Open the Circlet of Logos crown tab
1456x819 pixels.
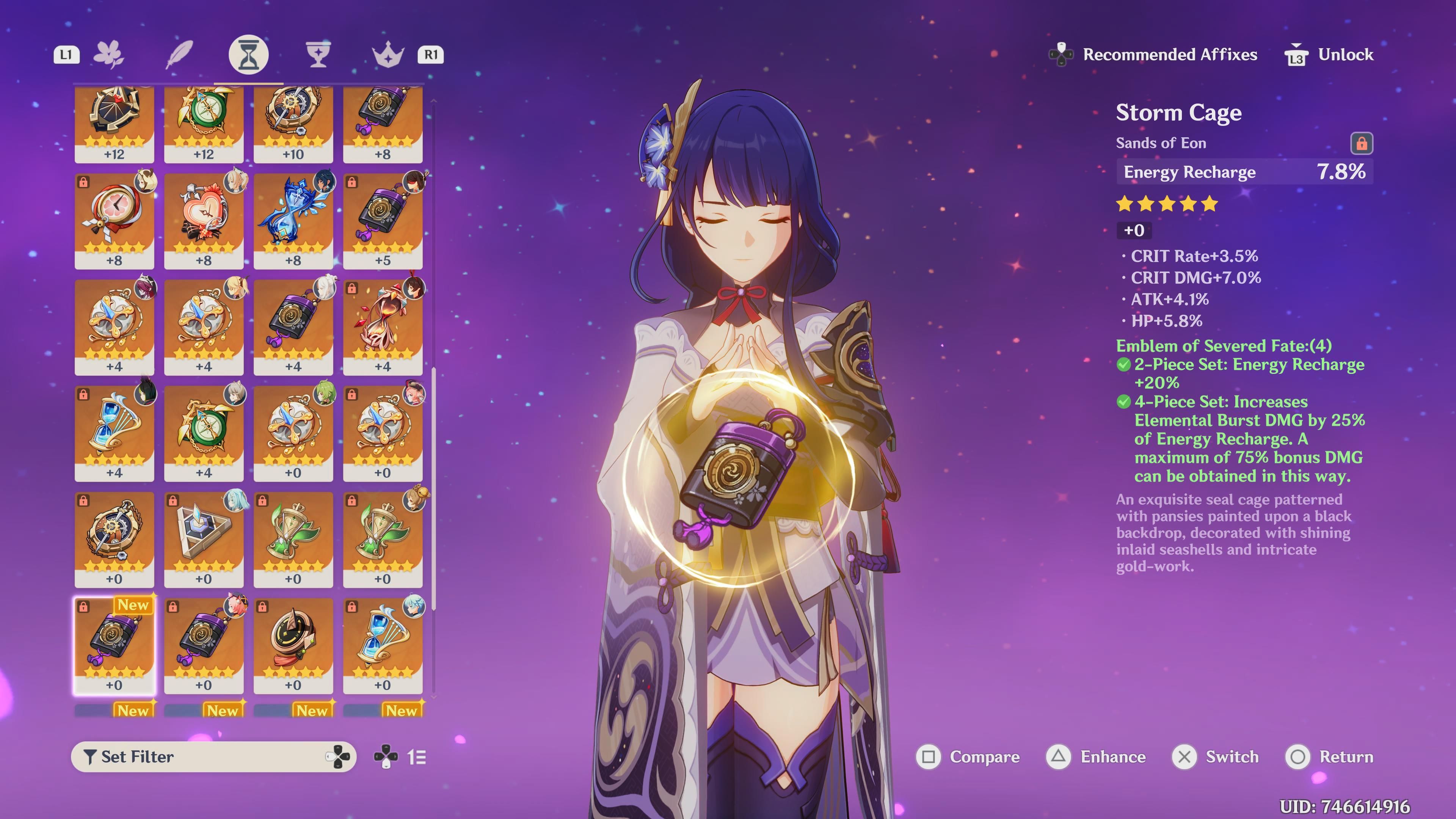(x=388, y=55)
